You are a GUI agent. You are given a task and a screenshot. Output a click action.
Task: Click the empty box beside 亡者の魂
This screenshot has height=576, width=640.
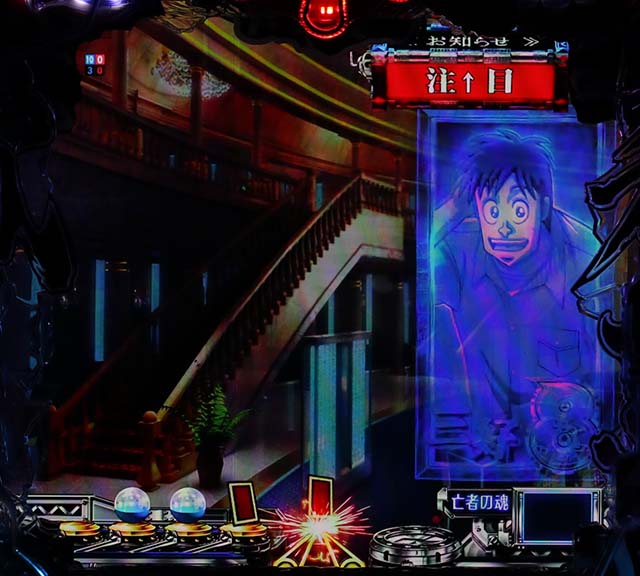556,513
